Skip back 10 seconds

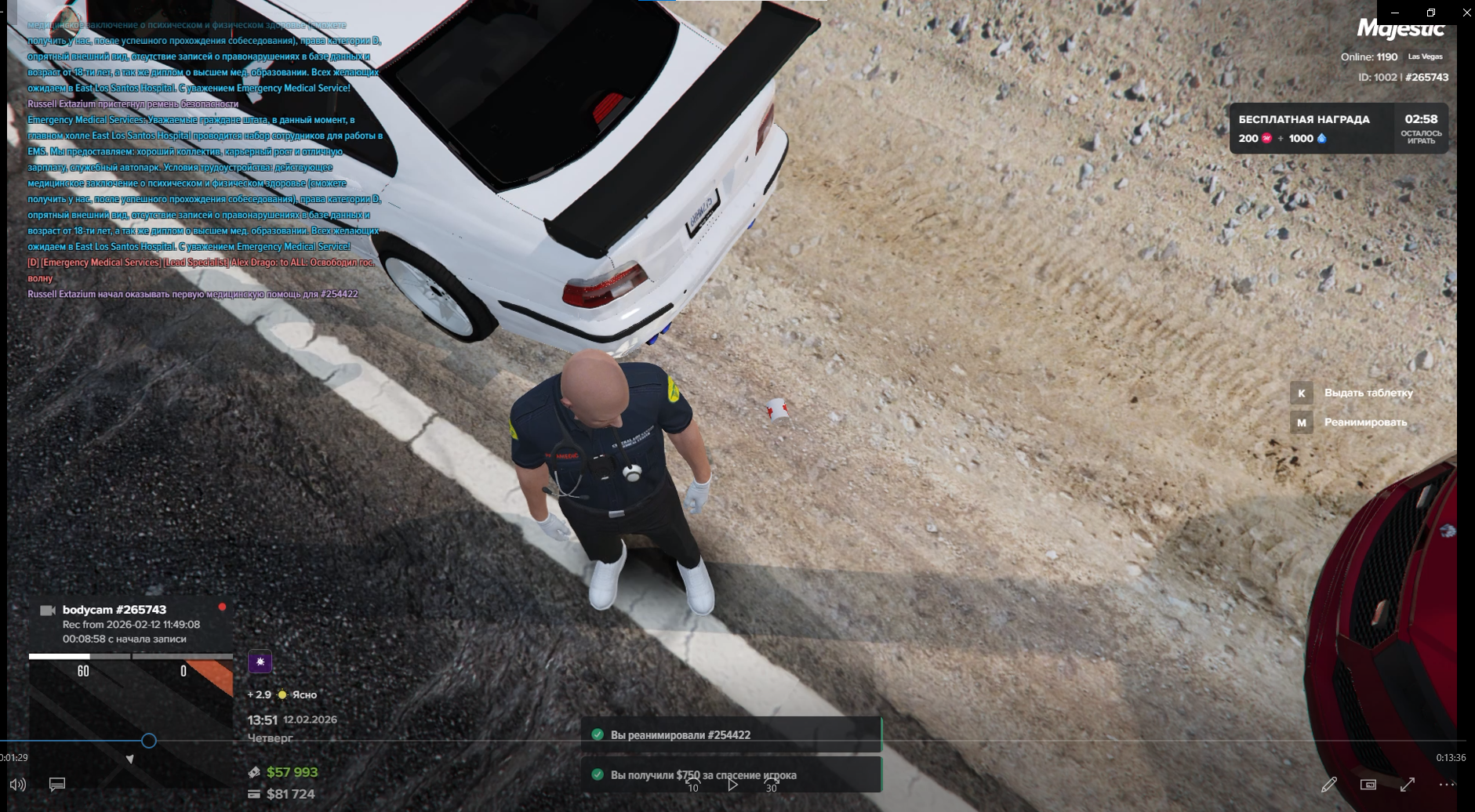pyautogui.click(x=692, y=784)
